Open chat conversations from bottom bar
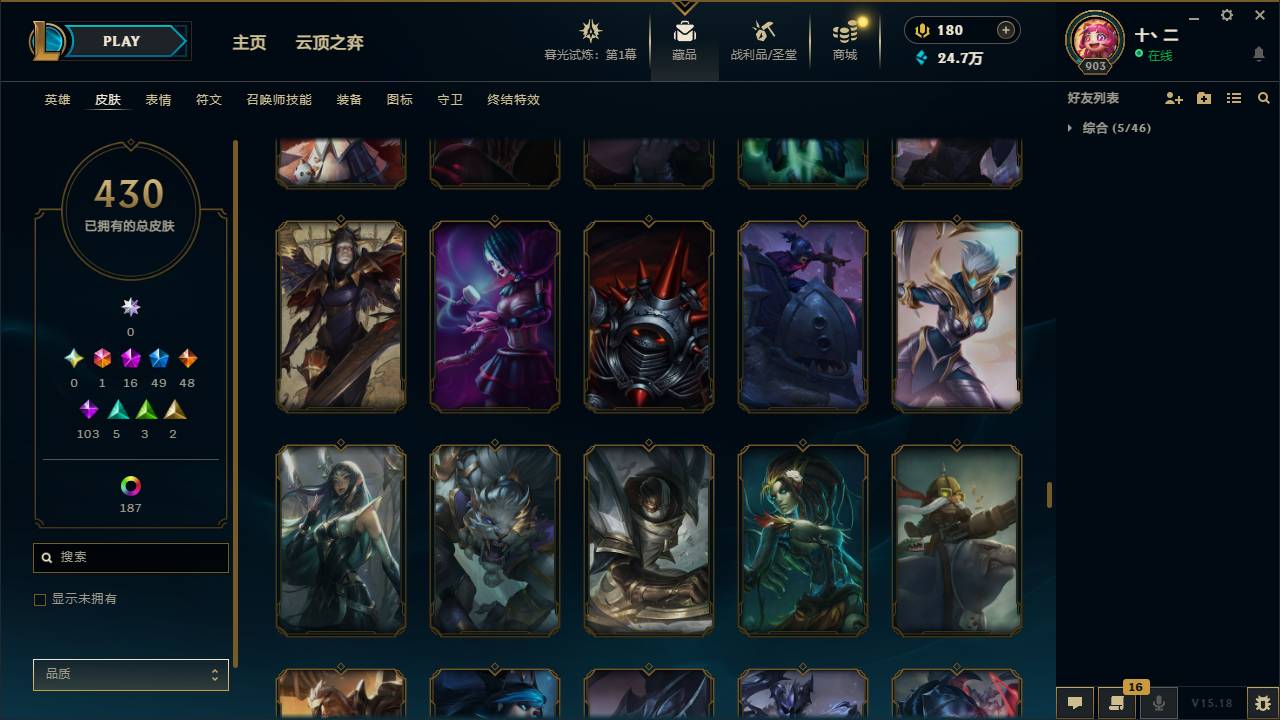Screen dimensions: 1280x720 [x=1074, y=703]
